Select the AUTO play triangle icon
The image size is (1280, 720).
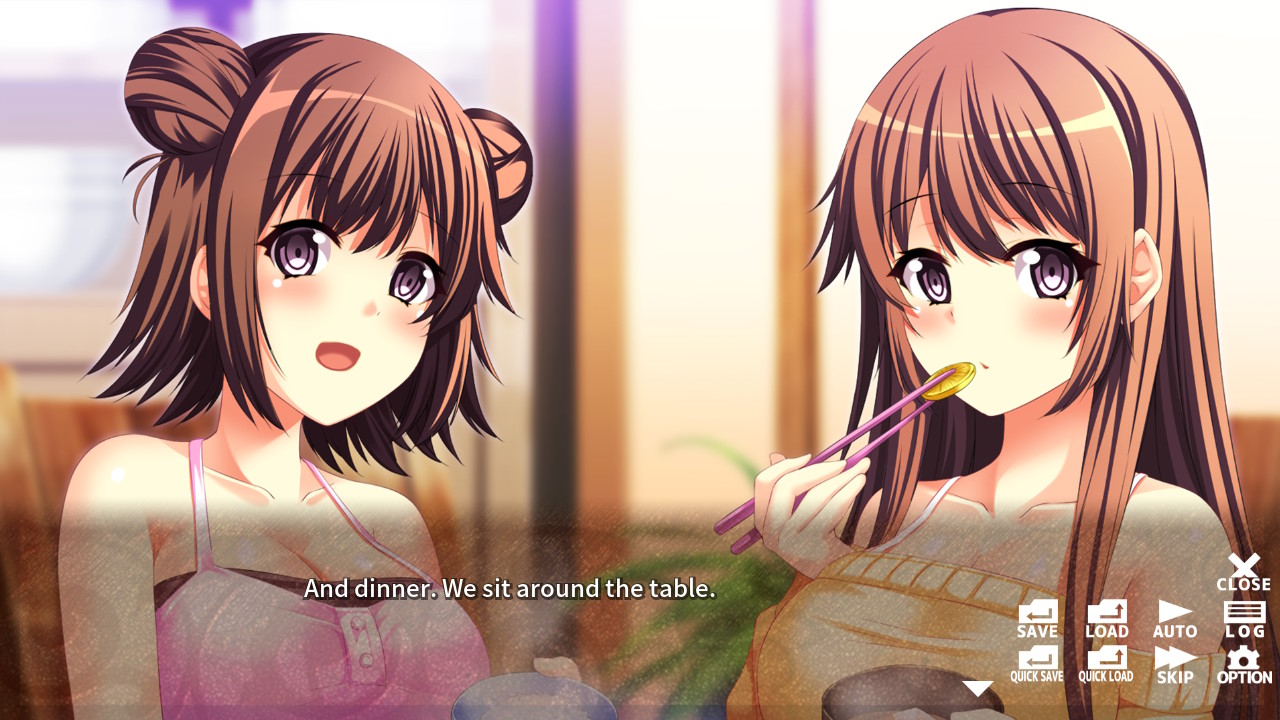tap(1173, 613)
